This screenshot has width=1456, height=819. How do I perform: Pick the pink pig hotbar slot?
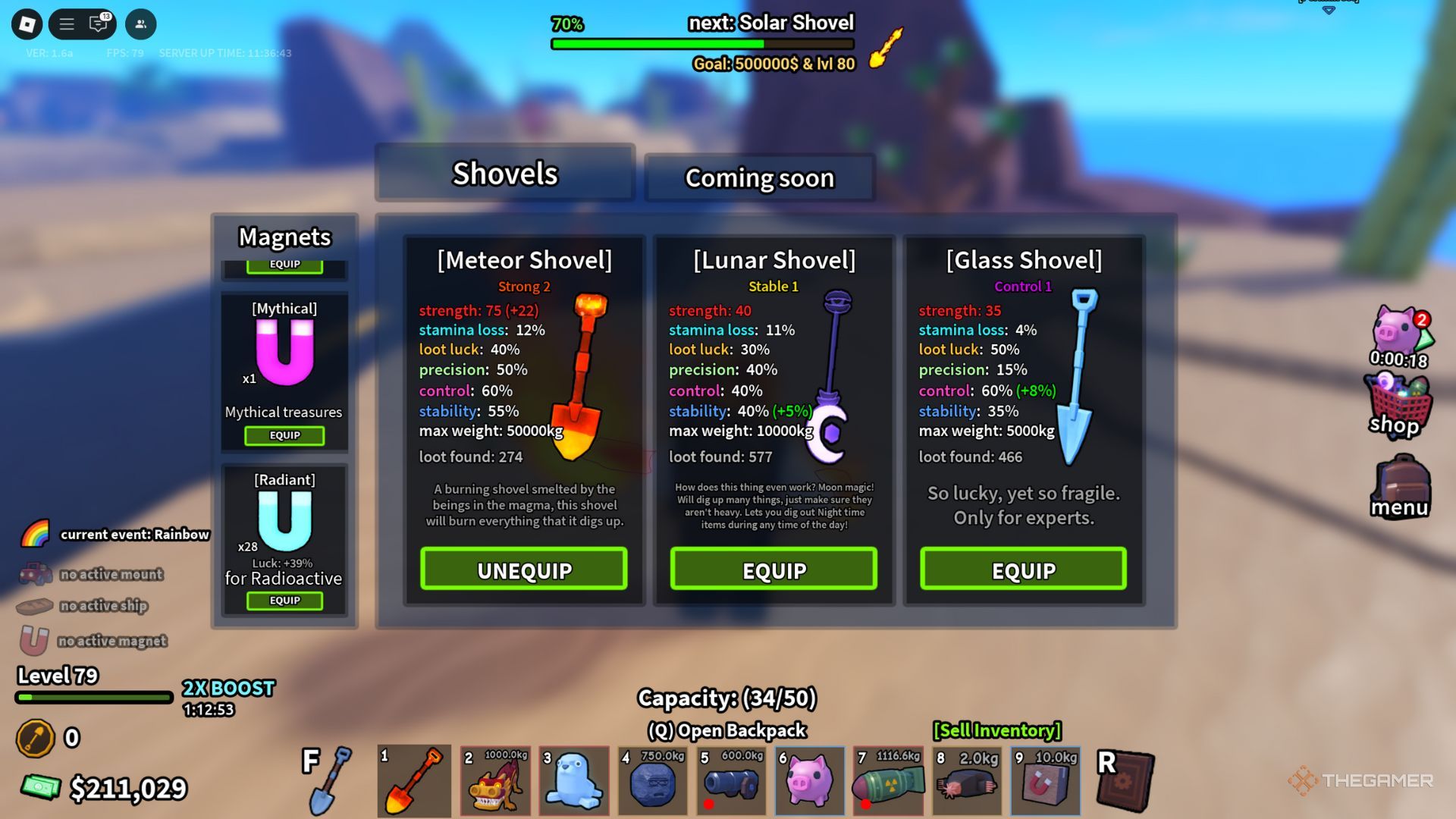(x=809, y=781)
